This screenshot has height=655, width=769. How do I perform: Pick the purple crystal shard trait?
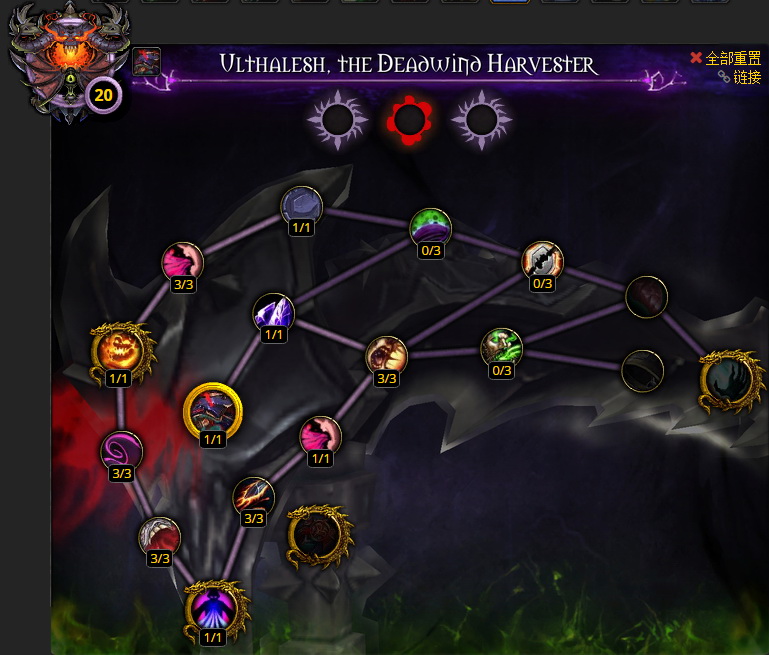coord(273,313)
